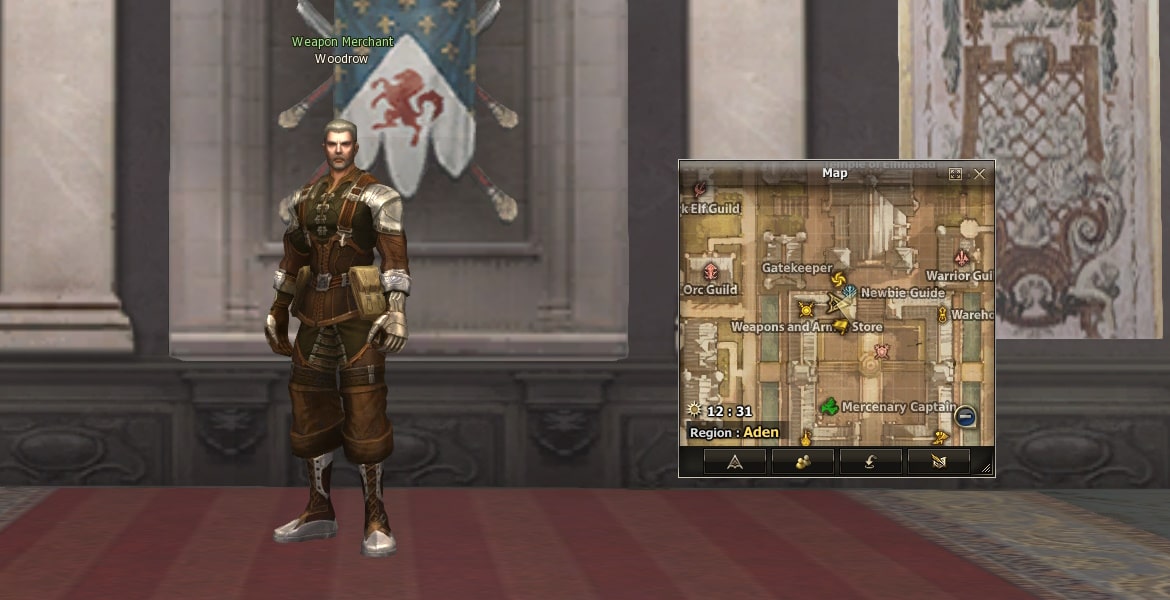Click the arrow-shaped button in map toolbar
Image resolution: width=1170 pixels, height=600 pixels.
(x=735, y=461)
